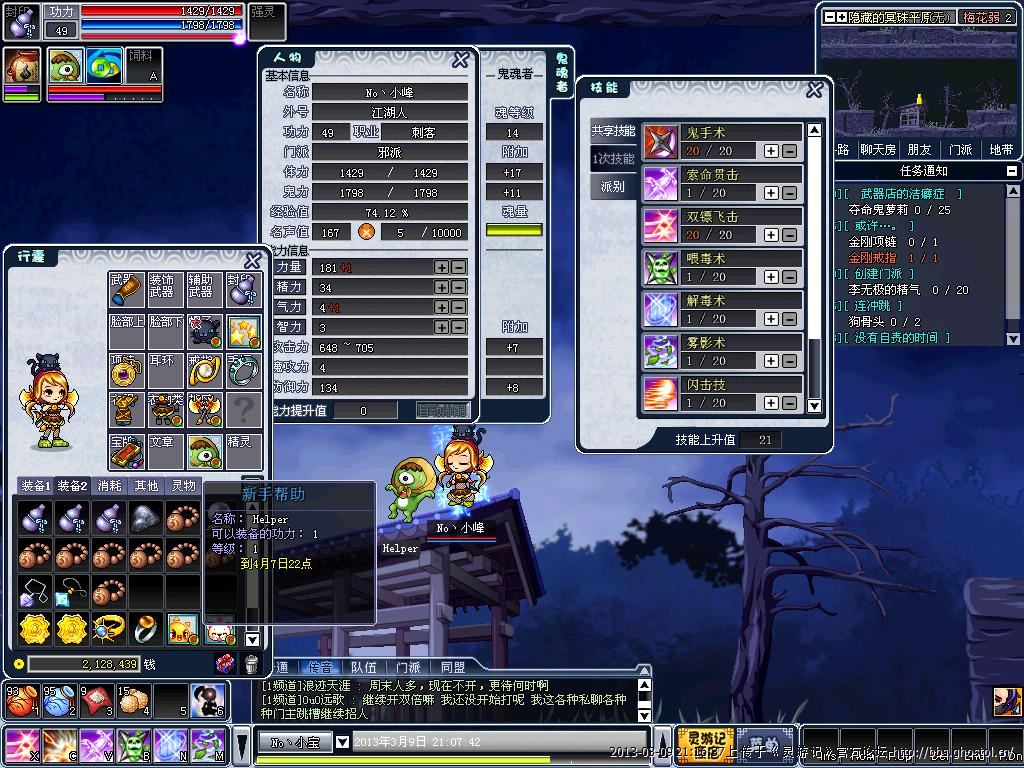Open the 派别 skill tab
The width and height of the screenshot is (1024, 768).
[x=613, y=187]
